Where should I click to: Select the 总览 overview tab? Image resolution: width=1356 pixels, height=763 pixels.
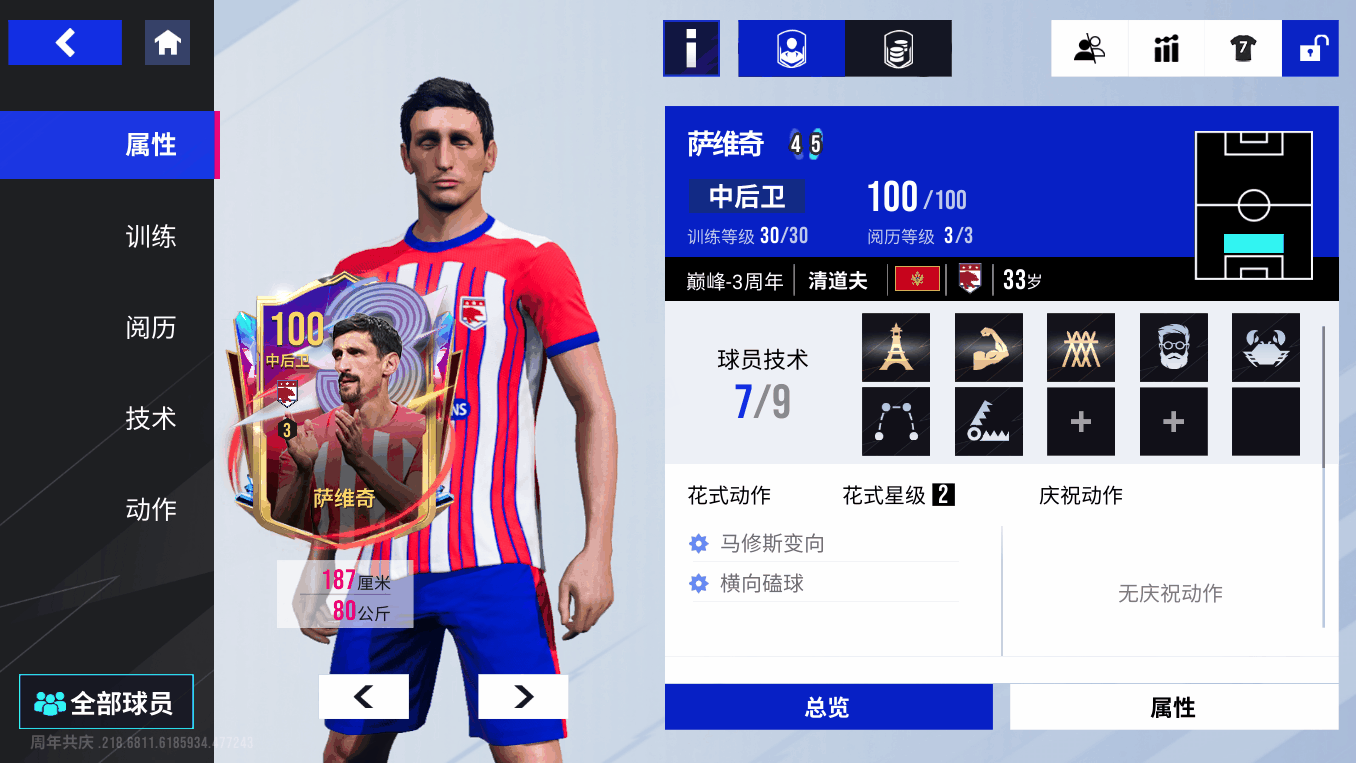[x=828, y=708]
